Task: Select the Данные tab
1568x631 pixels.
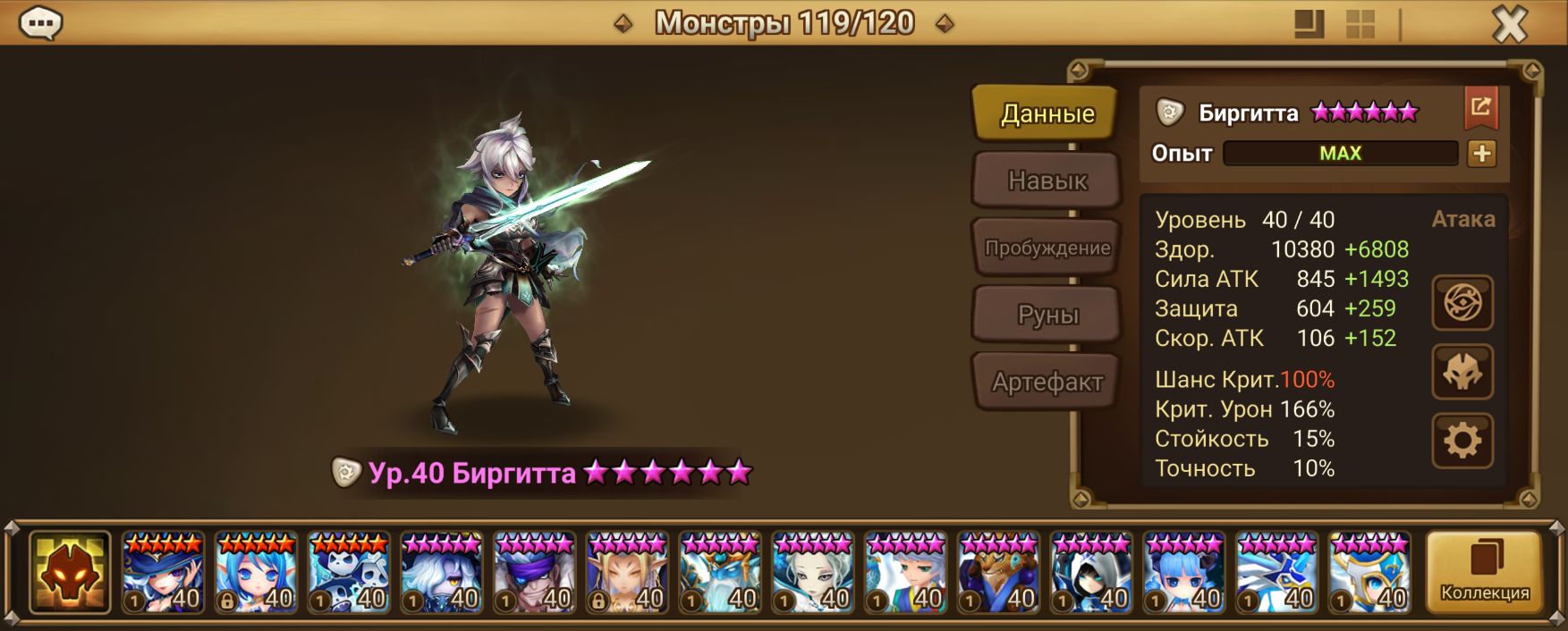Action: (x=1047, y=114)
